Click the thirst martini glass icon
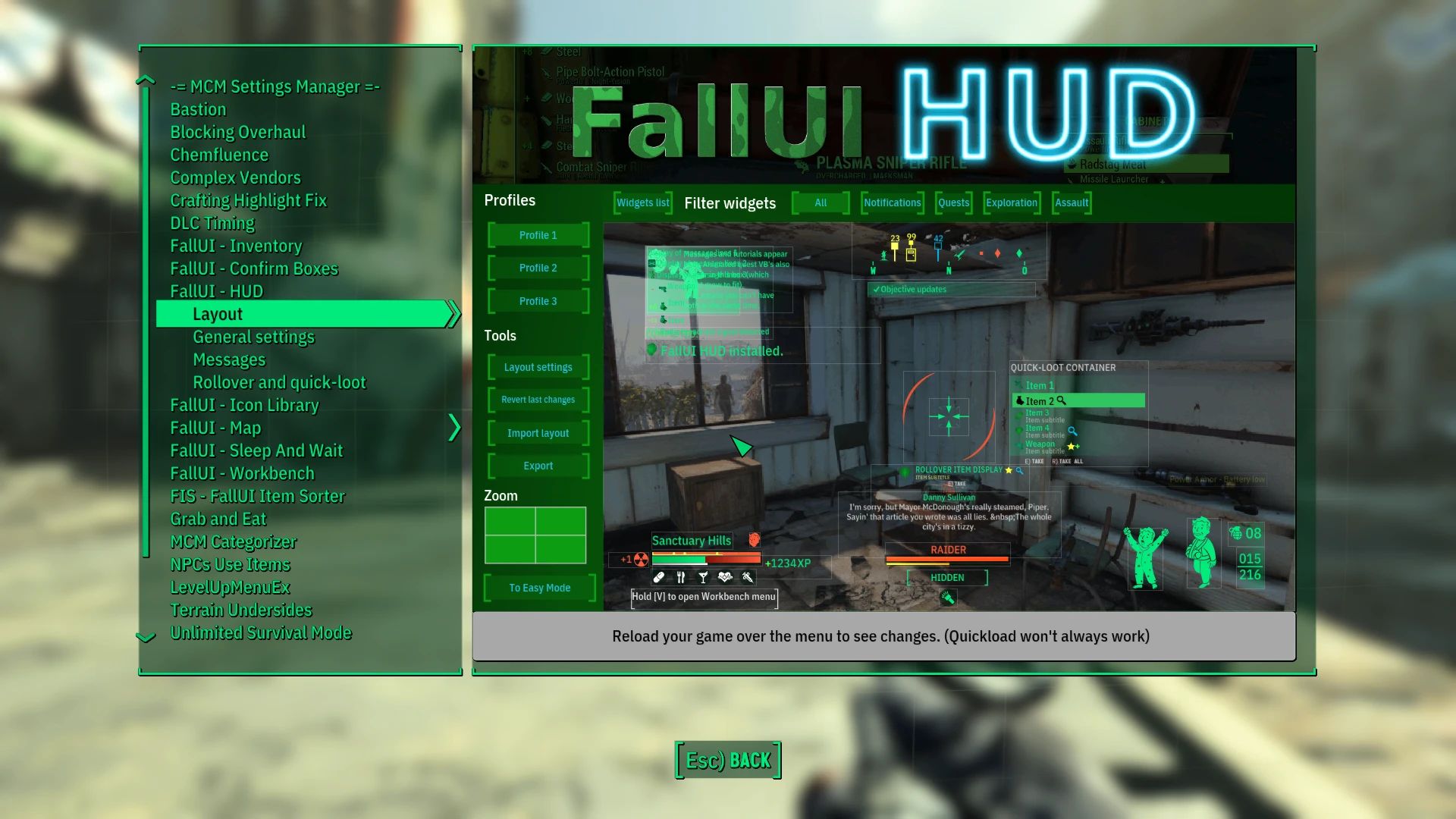This screenshot has height=819, width=1456. click(x=703, y=577)
